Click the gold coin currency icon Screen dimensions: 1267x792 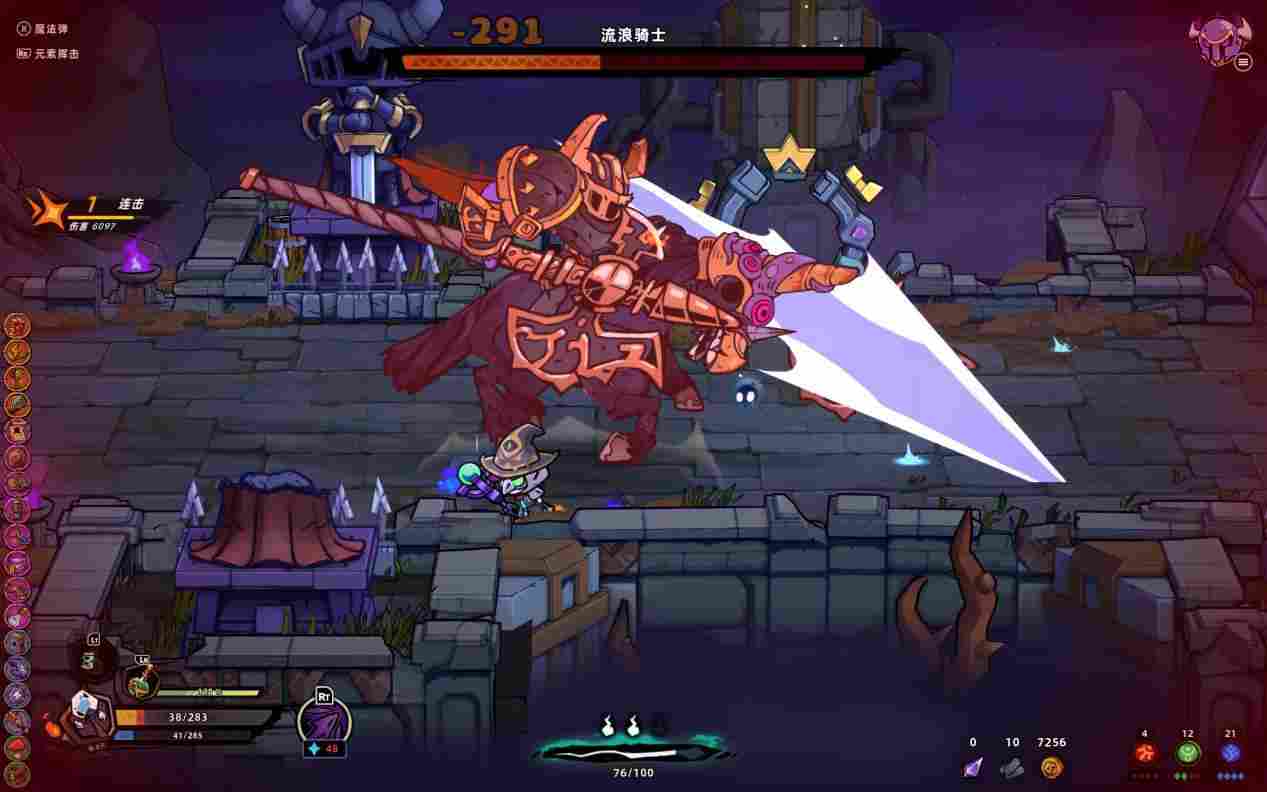coord(1050,767)
